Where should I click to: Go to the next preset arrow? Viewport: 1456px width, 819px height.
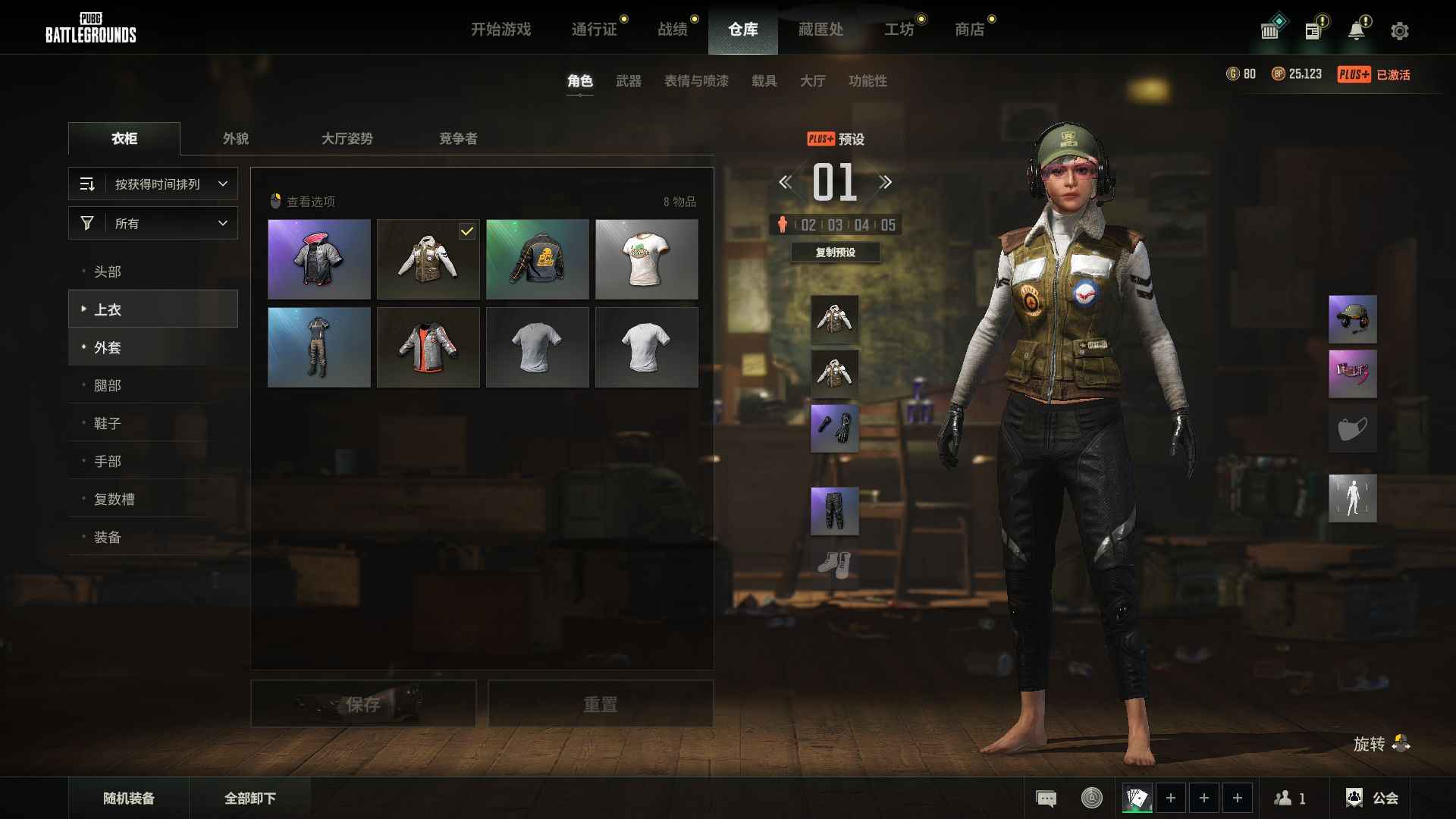click(x=885, y=182)
